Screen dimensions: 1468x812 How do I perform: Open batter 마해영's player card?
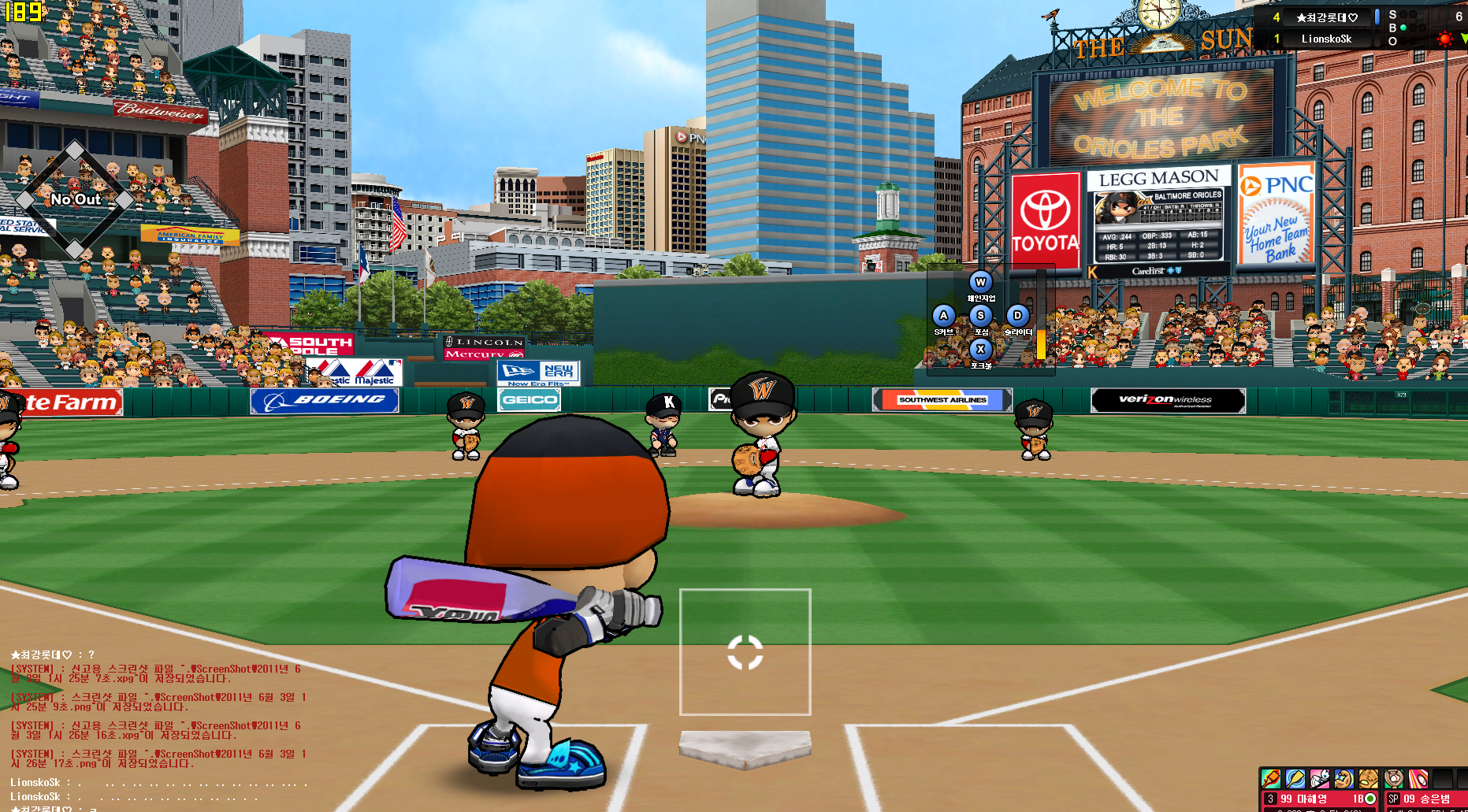click(1320, 799)
